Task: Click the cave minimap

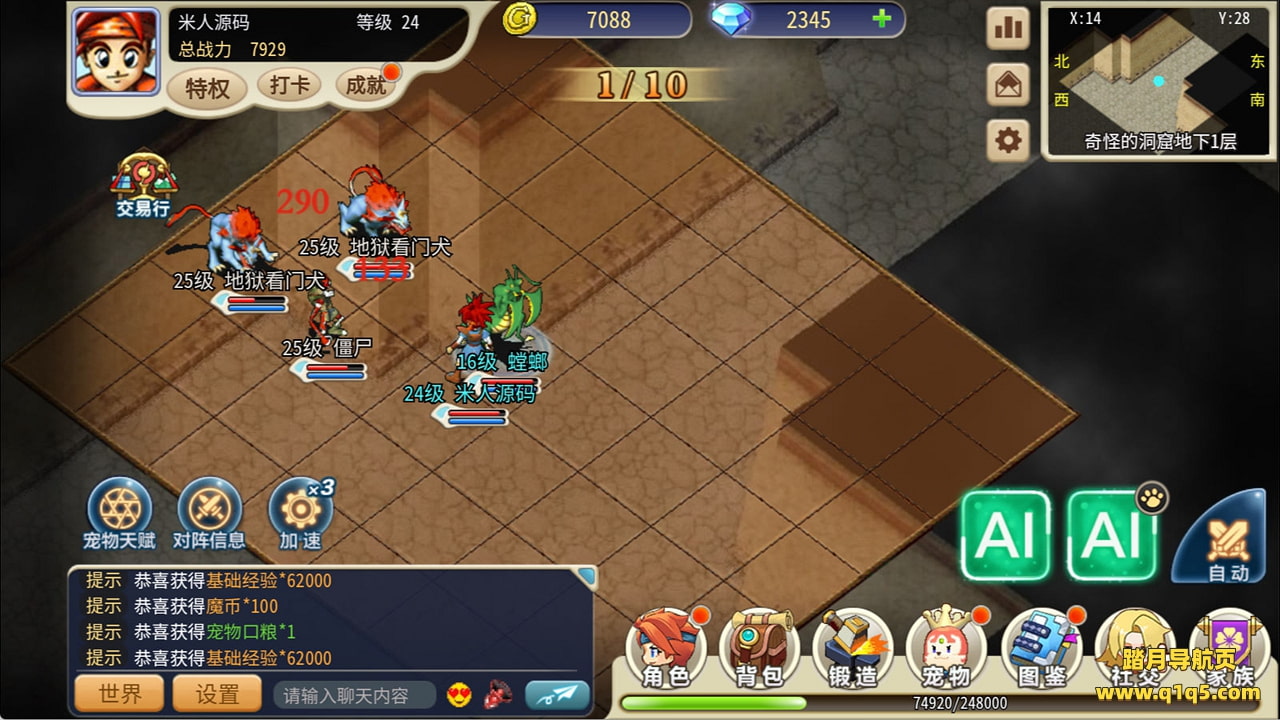Action: [x=1160, y=80]
